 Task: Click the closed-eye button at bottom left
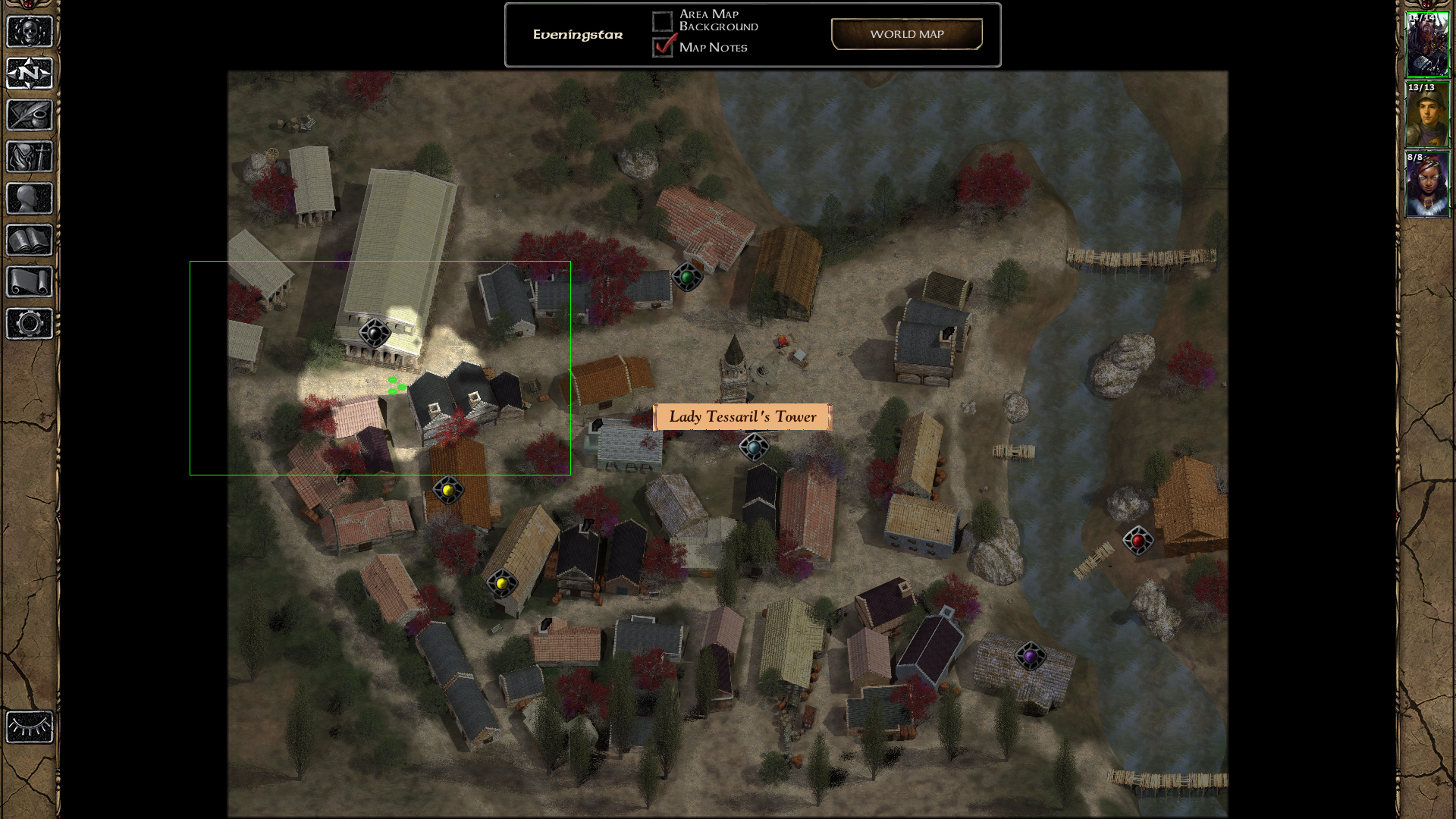pyautogui.click(x=30, y=727)
